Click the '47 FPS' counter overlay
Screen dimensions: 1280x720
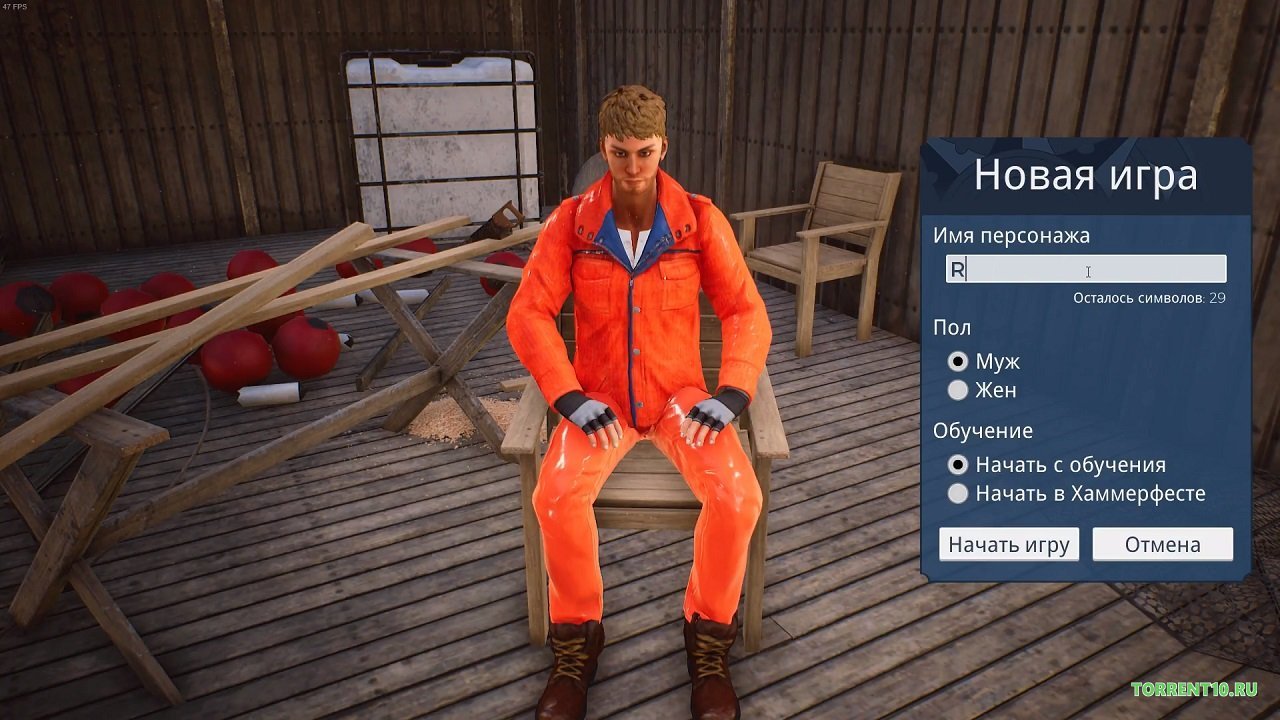[17, 7]
